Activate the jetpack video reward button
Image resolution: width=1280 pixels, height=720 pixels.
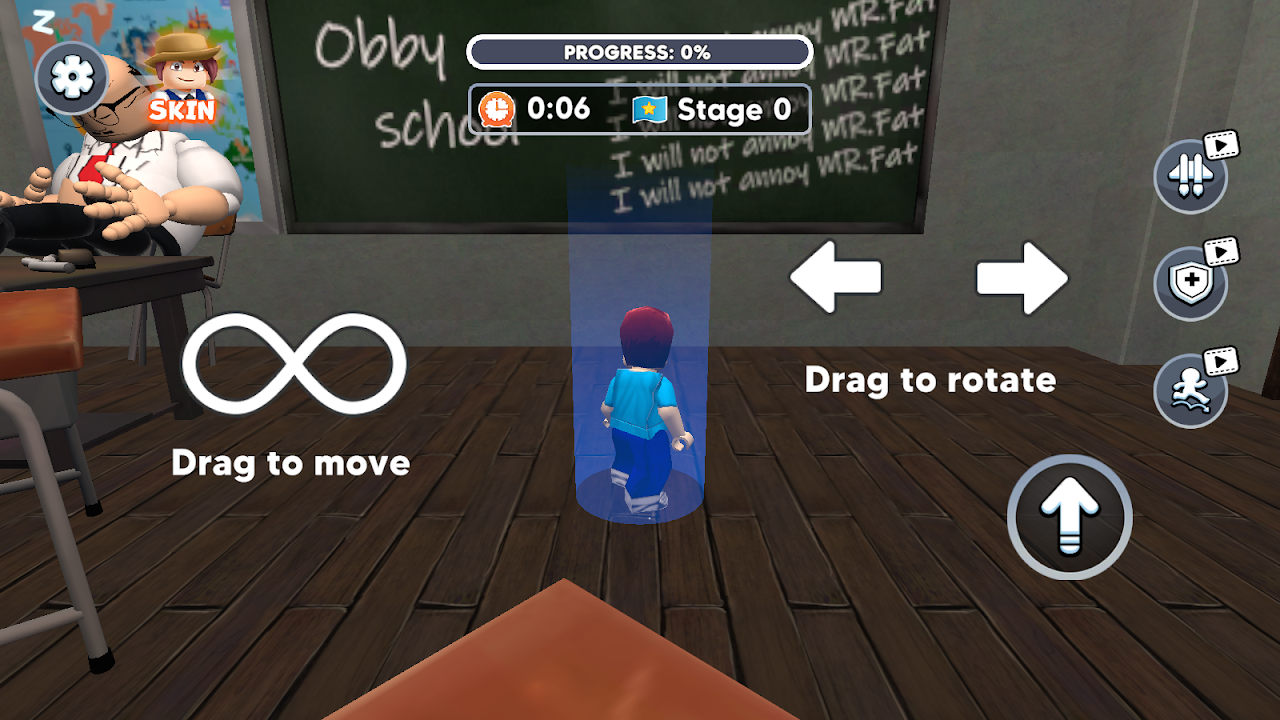1190,177
